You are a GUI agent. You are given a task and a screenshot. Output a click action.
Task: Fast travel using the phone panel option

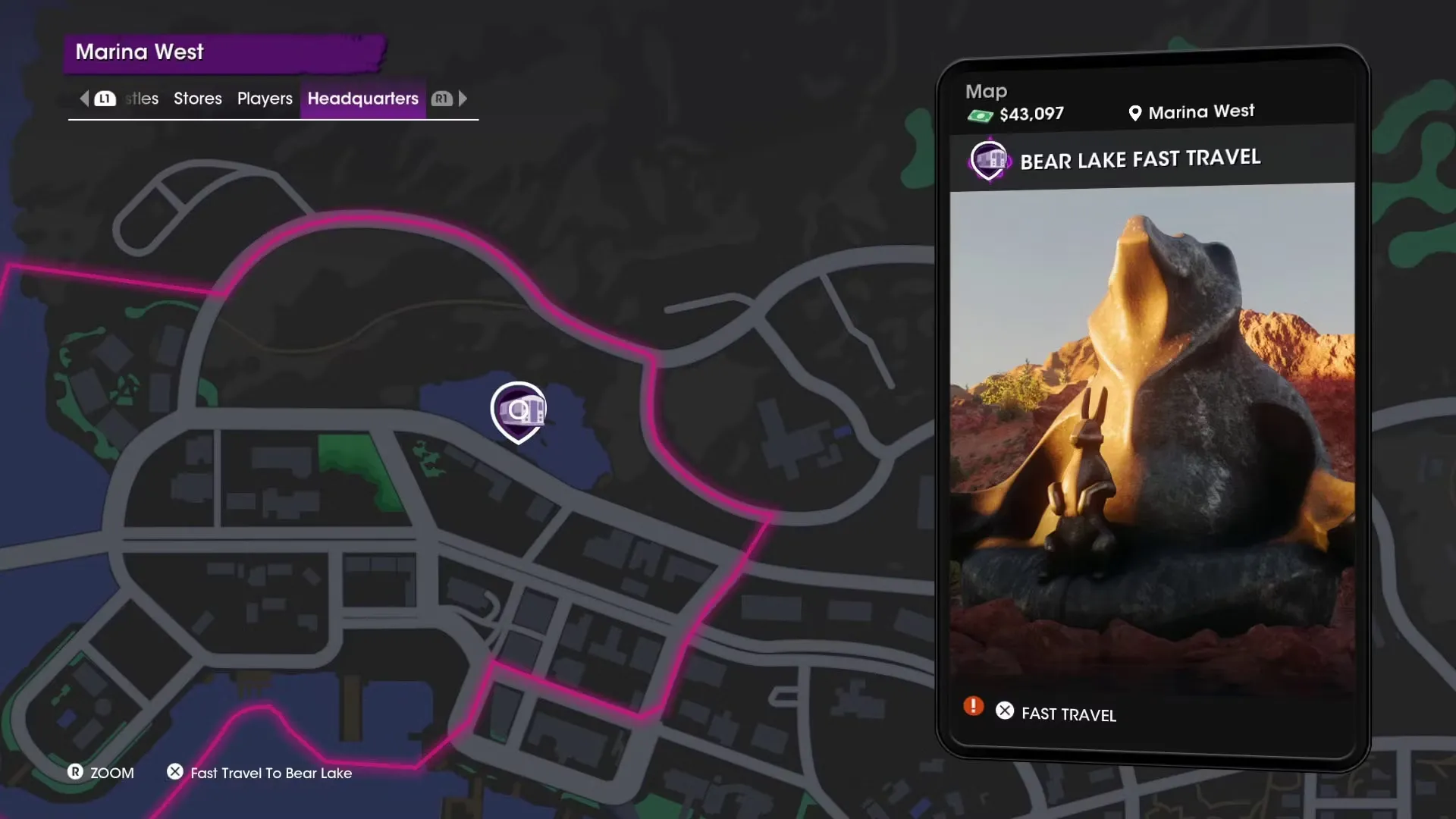(x=1068, y=714)
